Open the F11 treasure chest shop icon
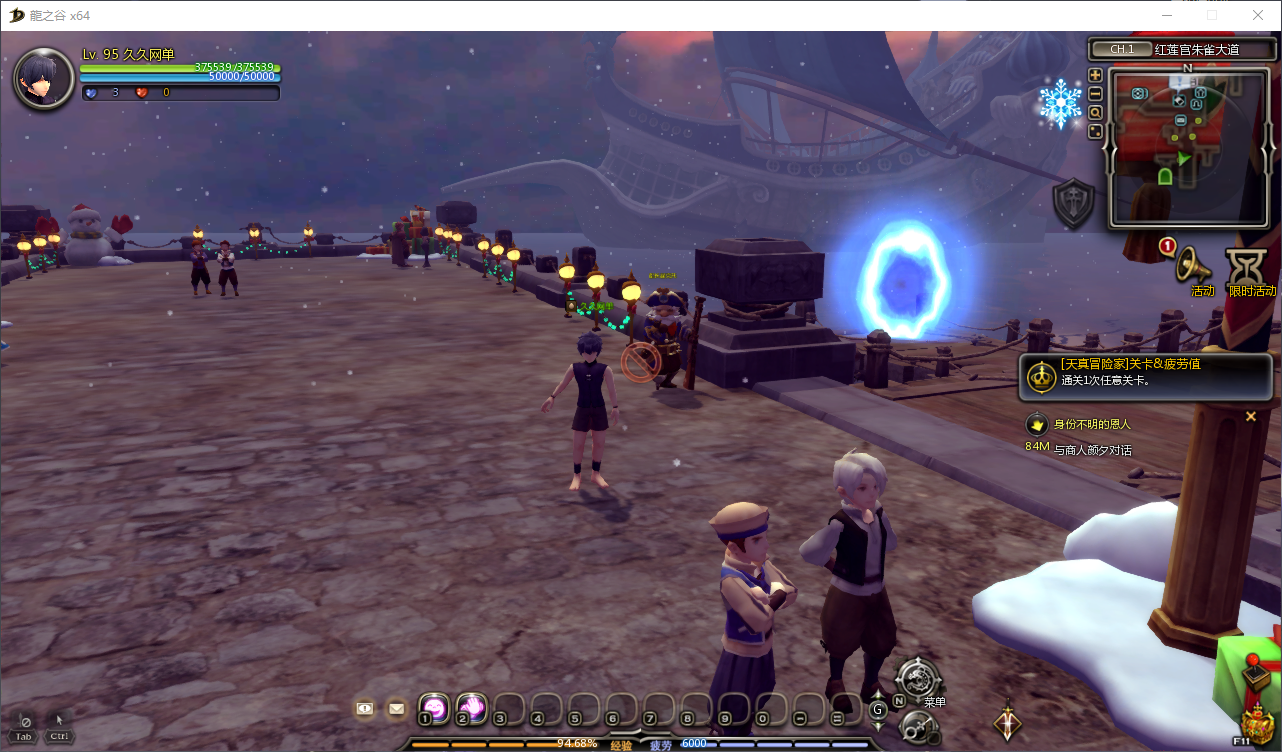The width and height of the screenshot is (1282, 752). (x=1254, y=722)
